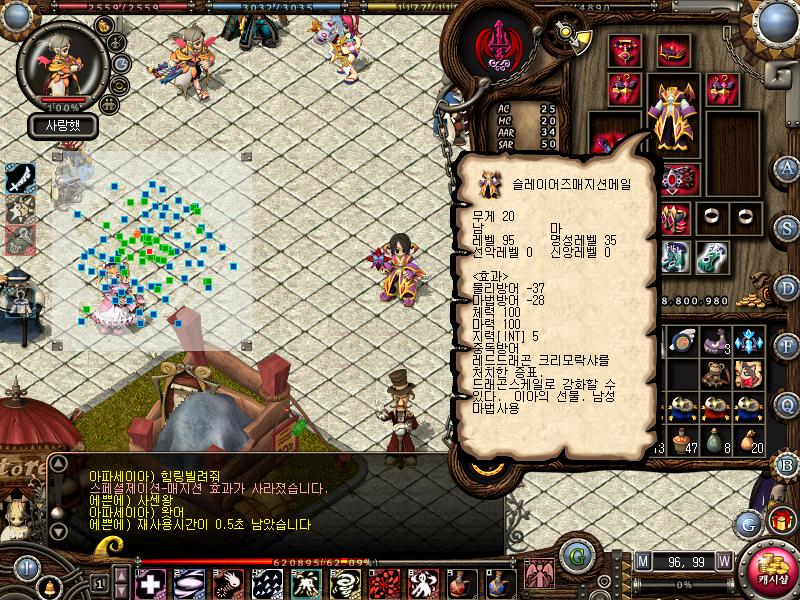Viewport: 800px width, 600px height.
Task: Click the round D side button
Action: [788, 286]
